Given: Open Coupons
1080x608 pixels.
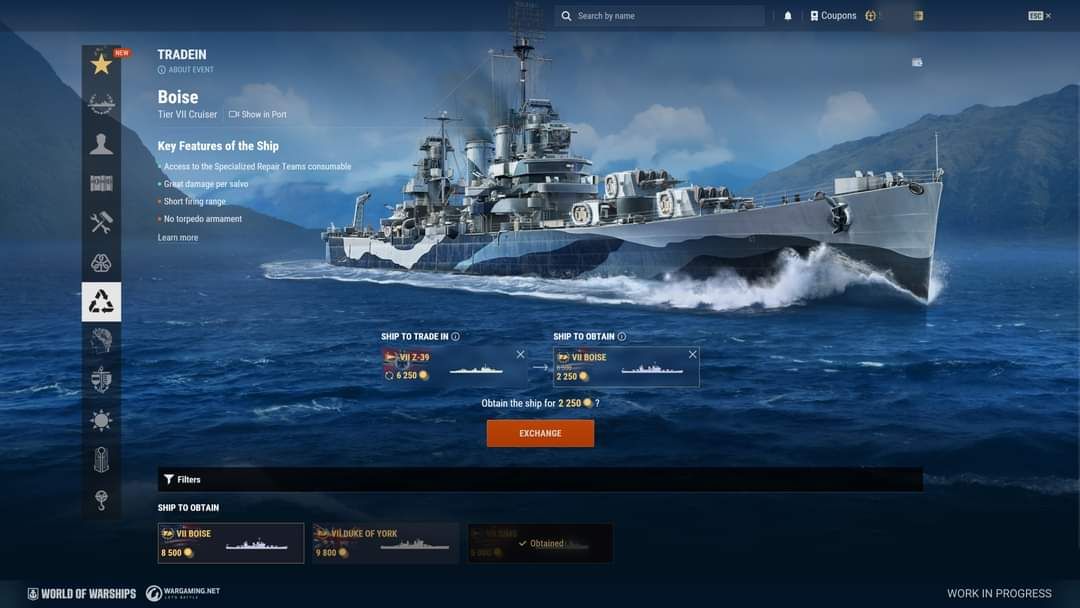Looking at the screenshot, I should 833,16.
